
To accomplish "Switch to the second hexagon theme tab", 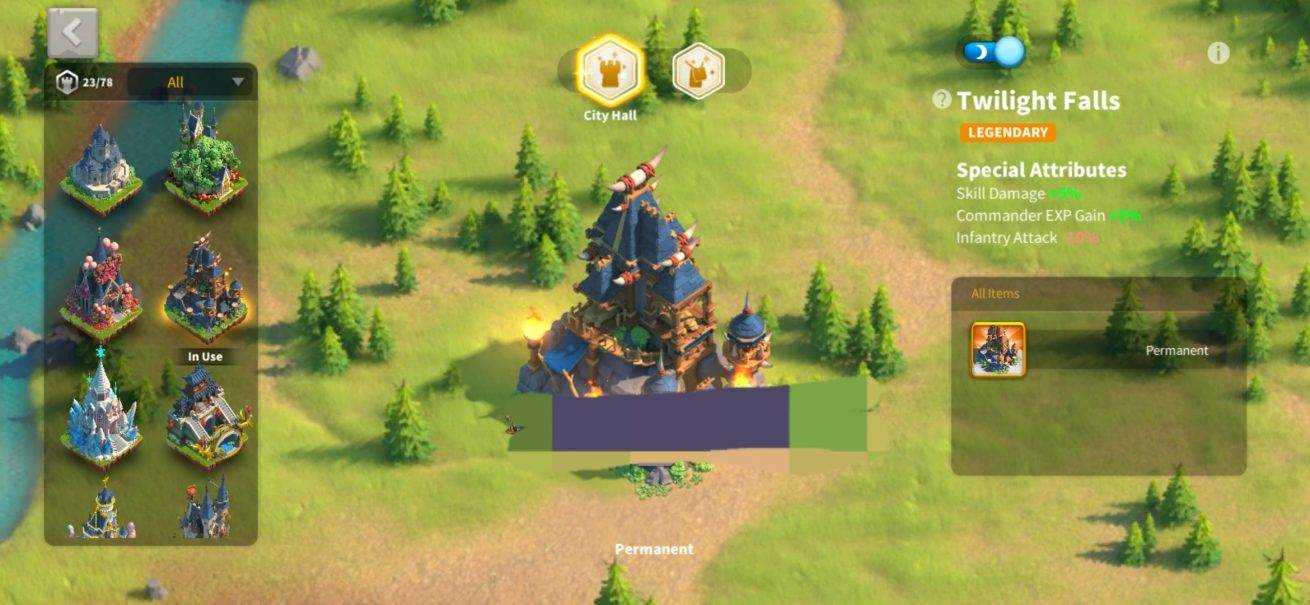I will [x=698, y=70].
